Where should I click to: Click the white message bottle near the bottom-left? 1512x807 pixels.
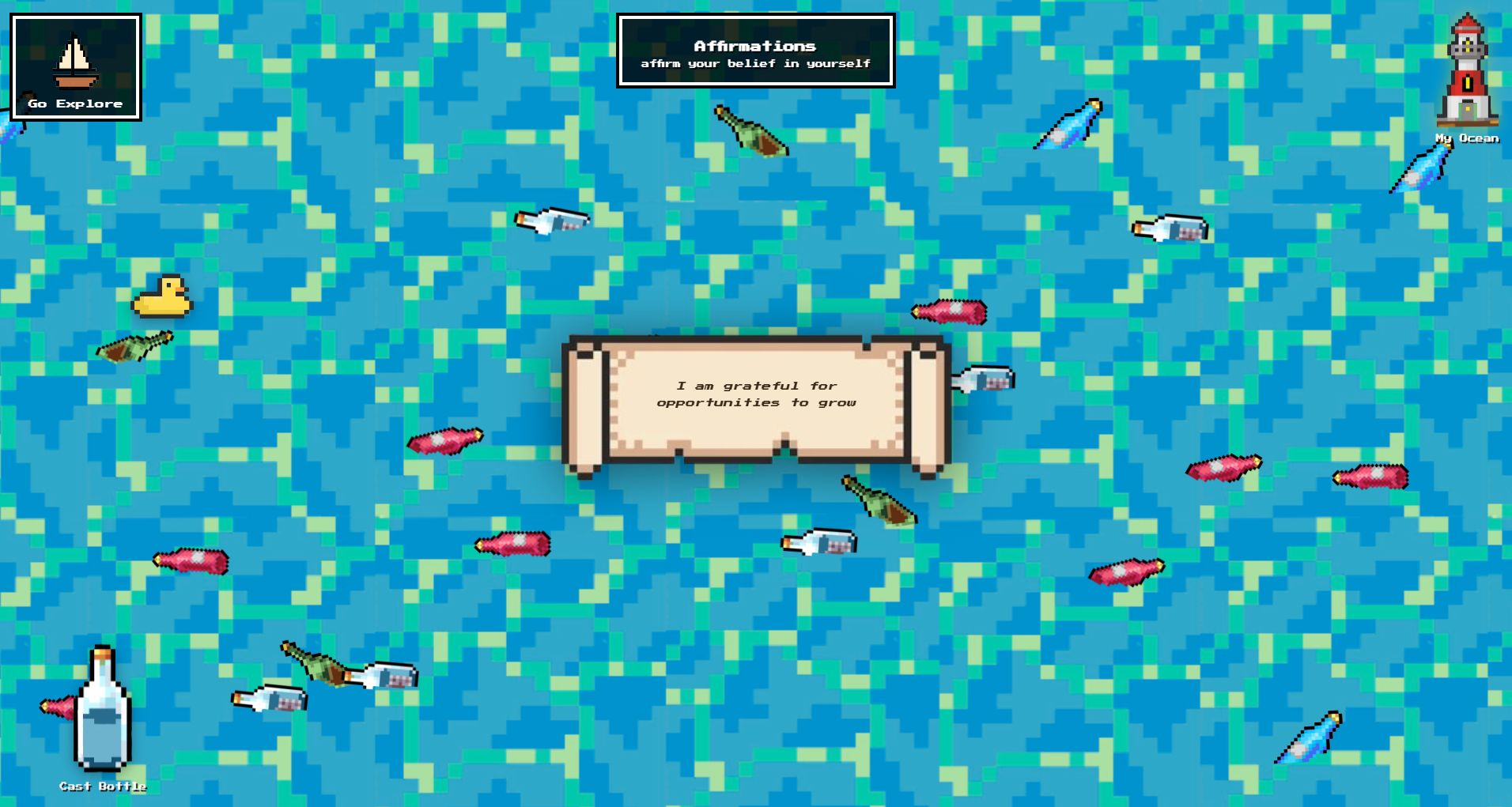[x=269, y=700]
